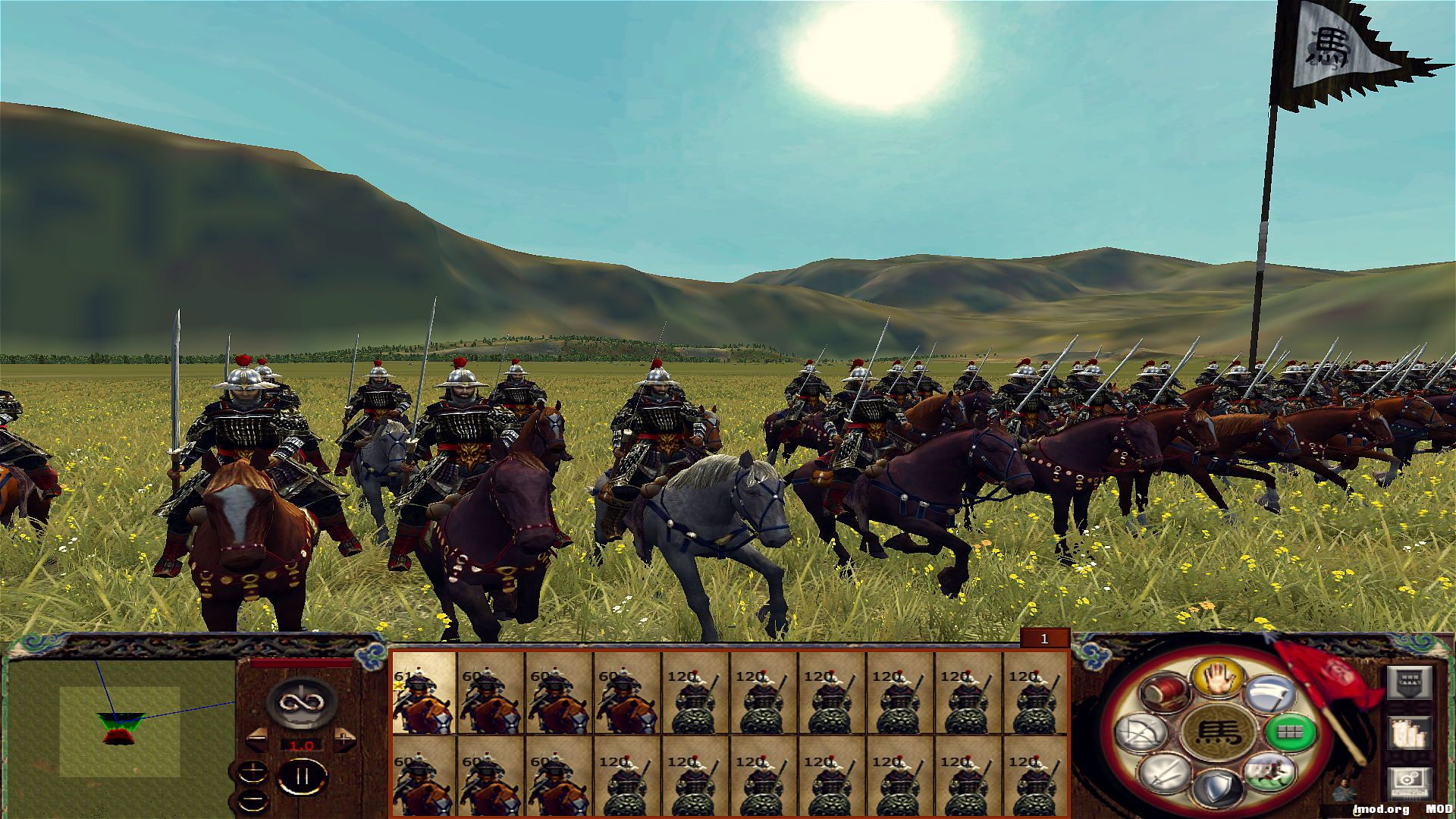
Task: Click the green group formation grid icon
Action: click(x=1287, y=733)
